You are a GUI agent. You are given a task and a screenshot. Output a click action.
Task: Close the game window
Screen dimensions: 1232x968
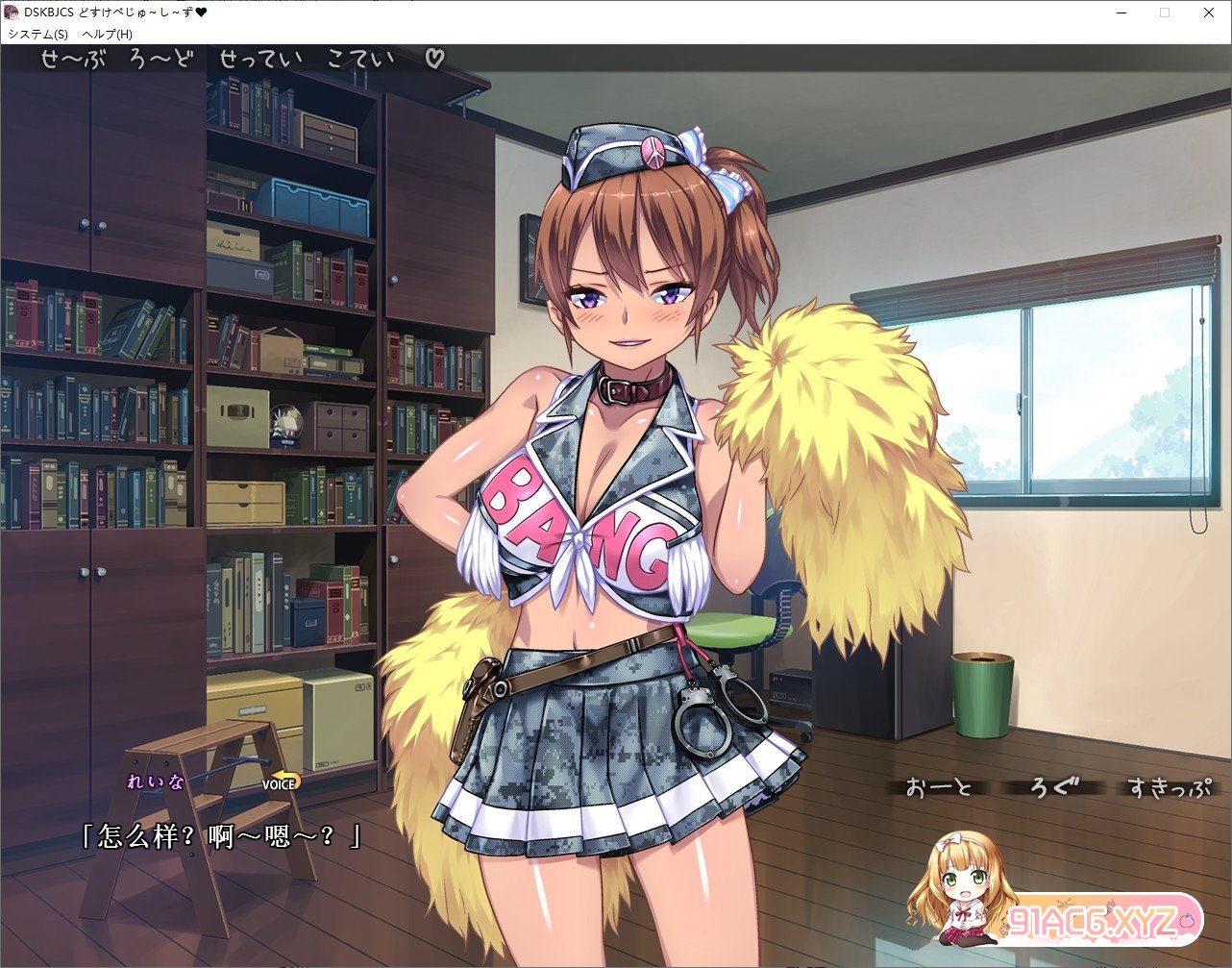[1209, 13]
